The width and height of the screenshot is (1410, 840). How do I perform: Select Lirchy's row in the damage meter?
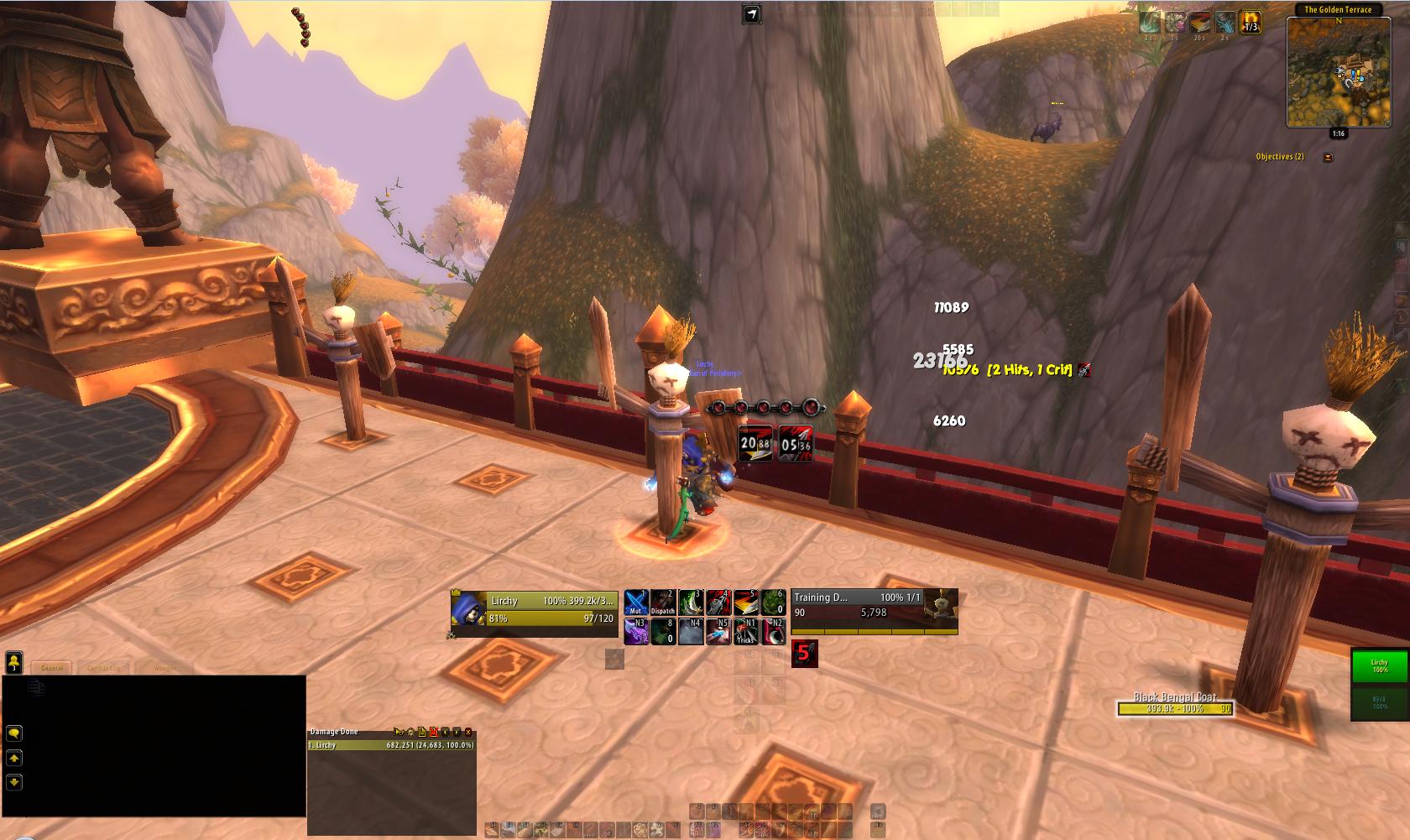pos(392,745)
